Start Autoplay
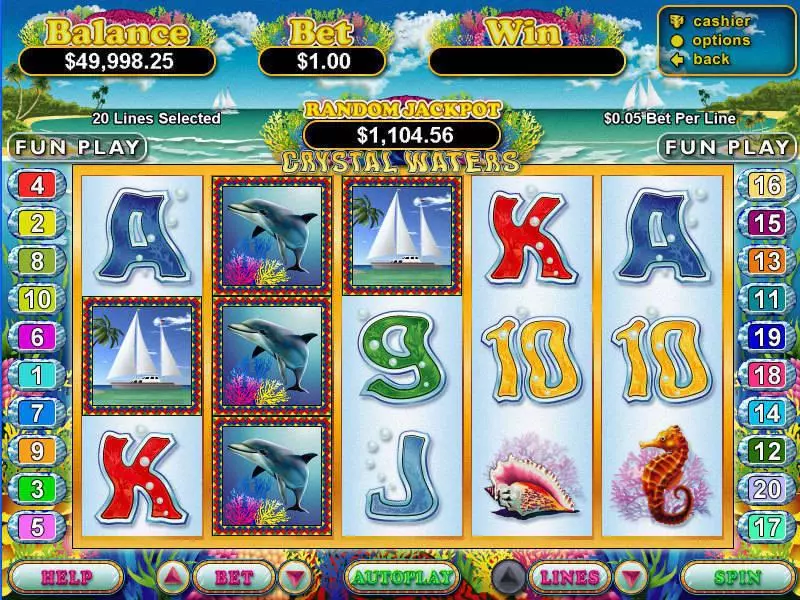800x600 pixels. [401, 577]
